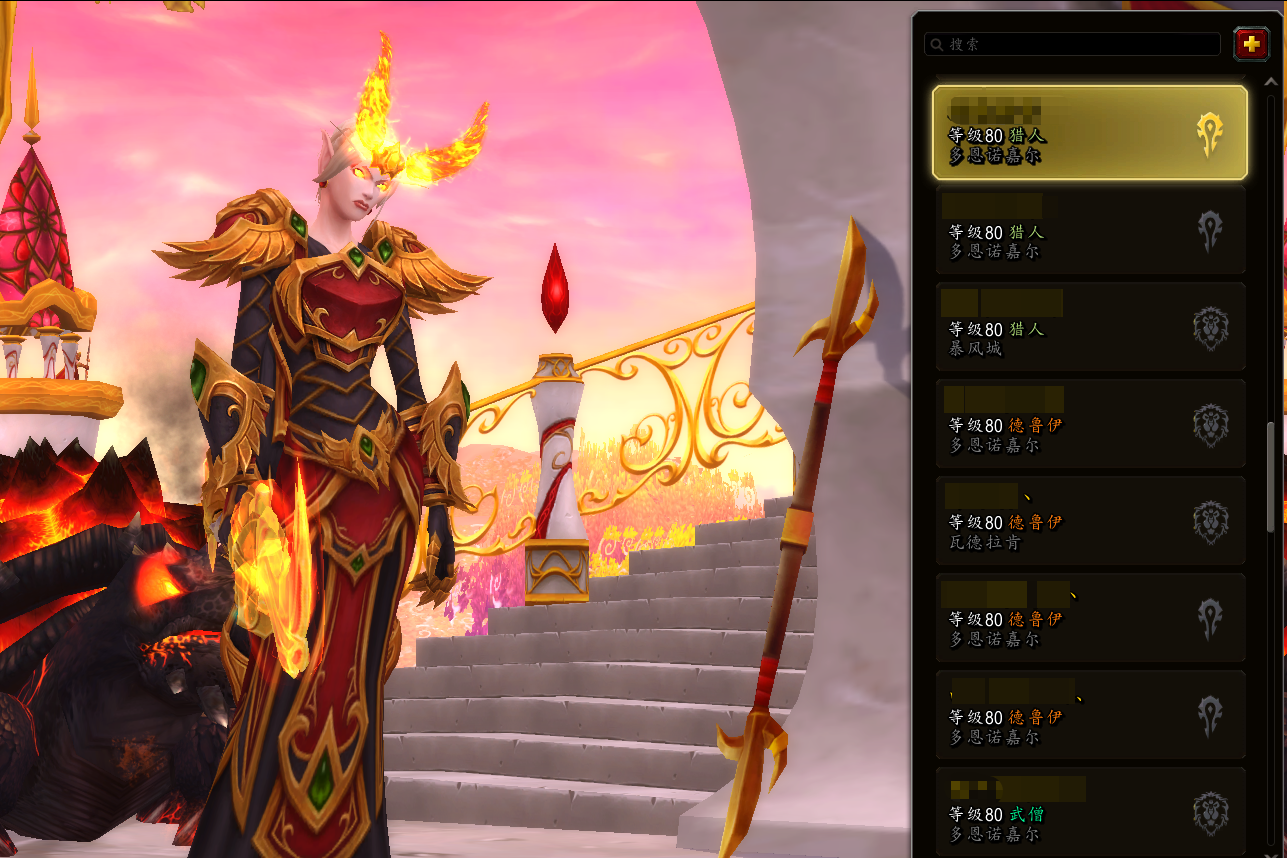This screenshot has height=858, width=1287.
Task: Select the highlighted level 80 猎人 character
Action: coord(1089,133)
